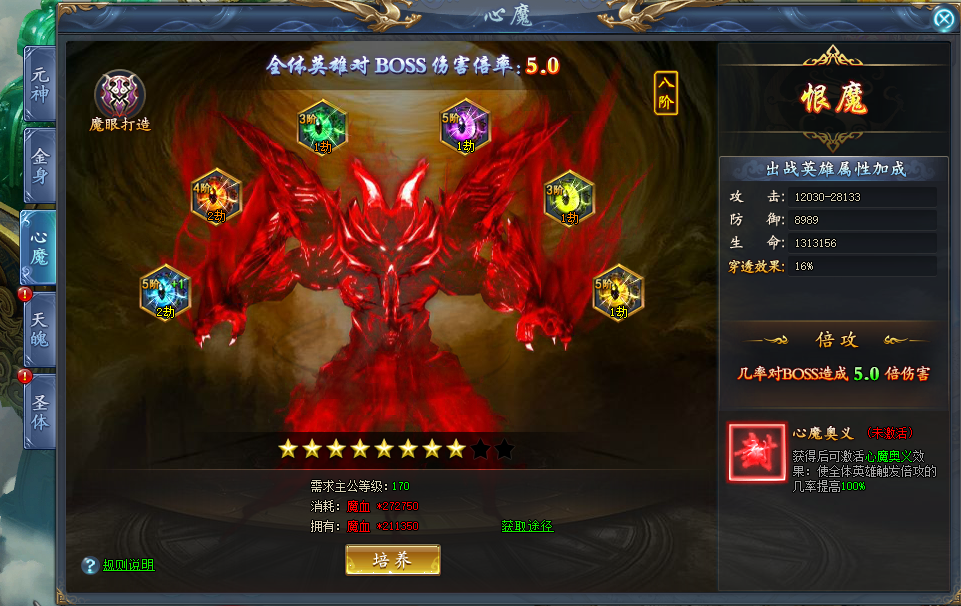Viewport: 961px width, 606px height.
Task: Select the purple demon eye gem
Action: pos(465,125)
